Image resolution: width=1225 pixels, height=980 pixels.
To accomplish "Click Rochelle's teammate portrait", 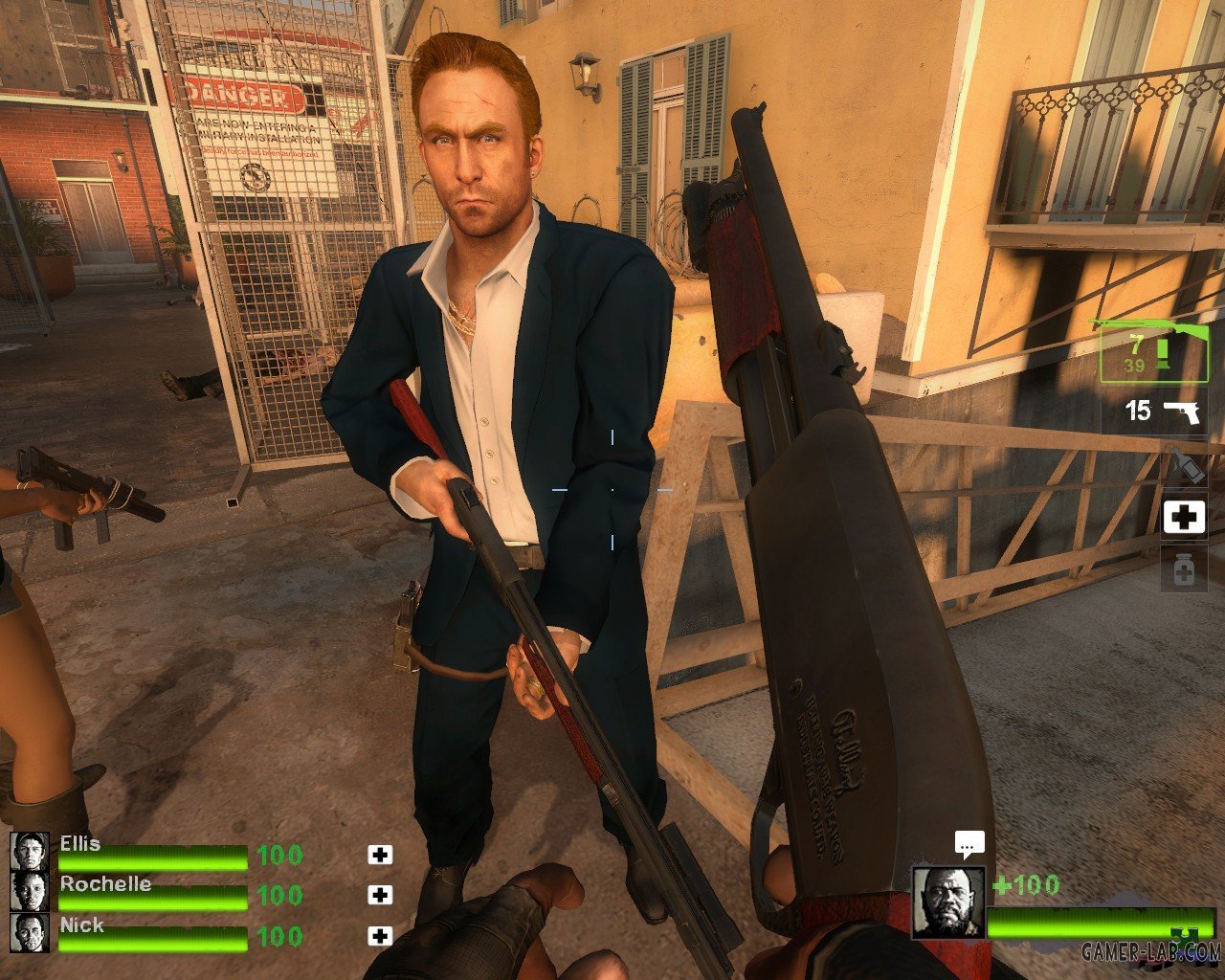I will point(29,891).
